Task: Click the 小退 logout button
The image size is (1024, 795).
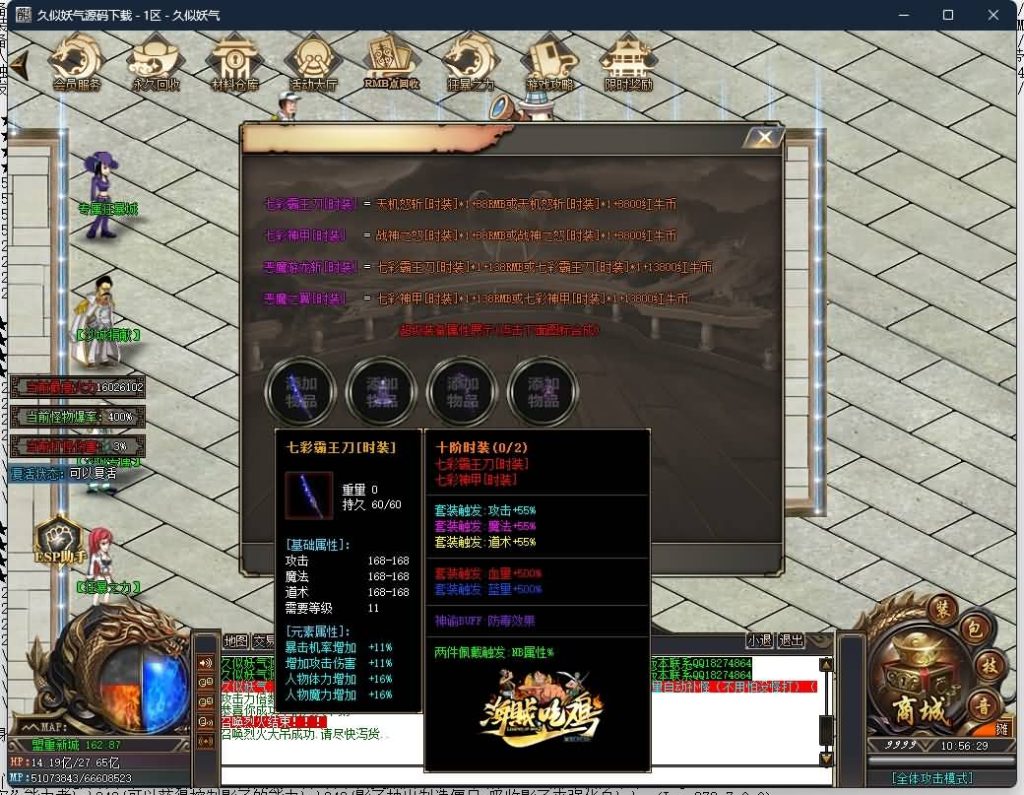Action: [760, 641]
